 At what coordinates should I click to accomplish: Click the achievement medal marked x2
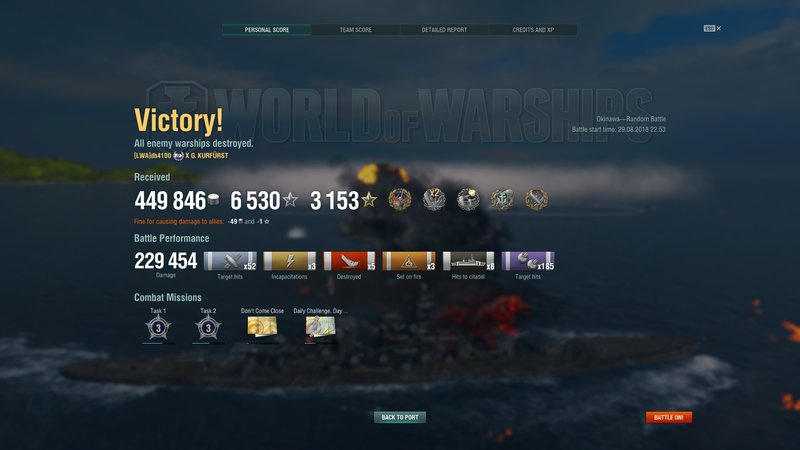click(434, 198)
